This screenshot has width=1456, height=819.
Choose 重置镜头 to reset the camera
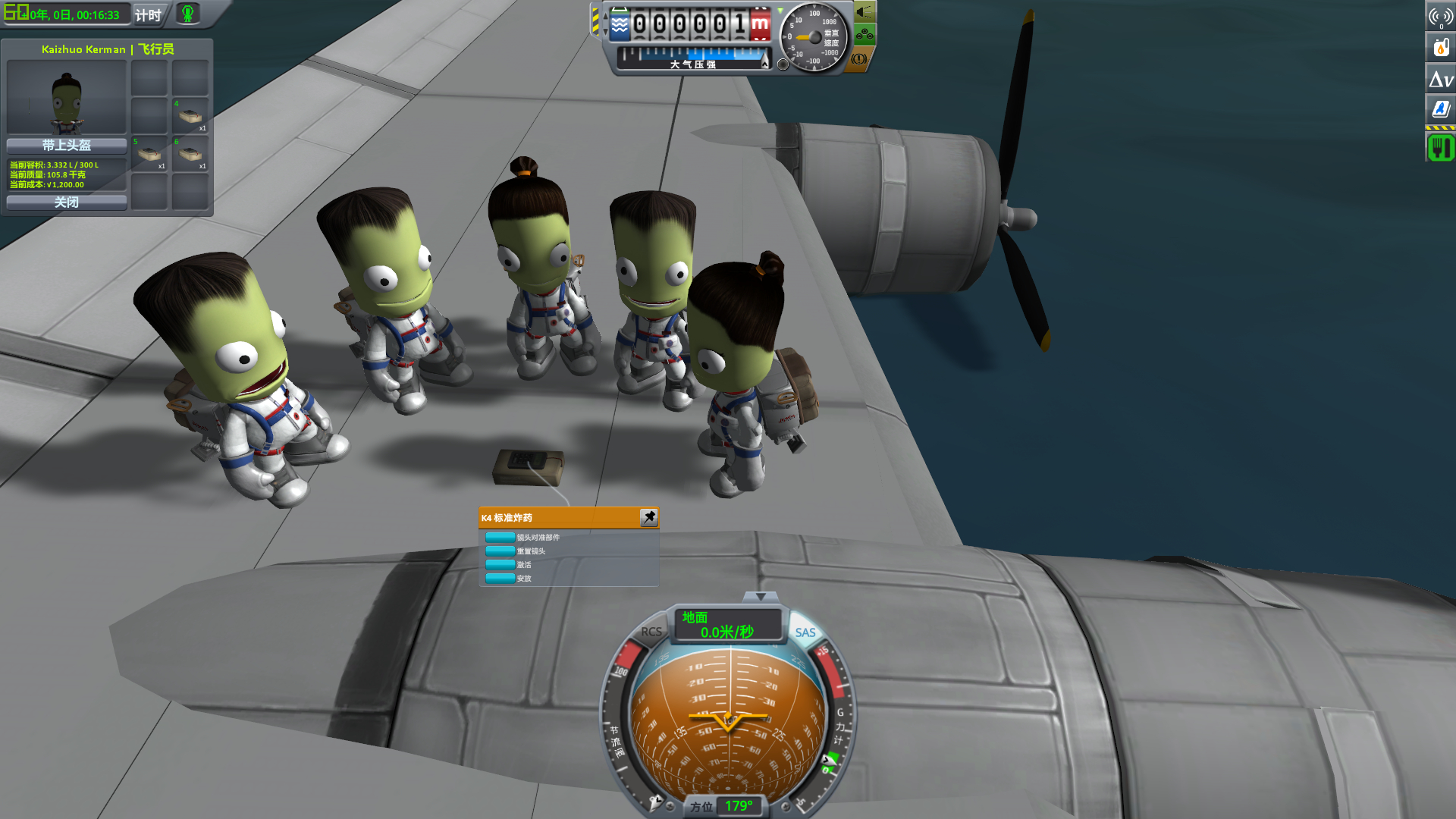[x=500, y=551]
